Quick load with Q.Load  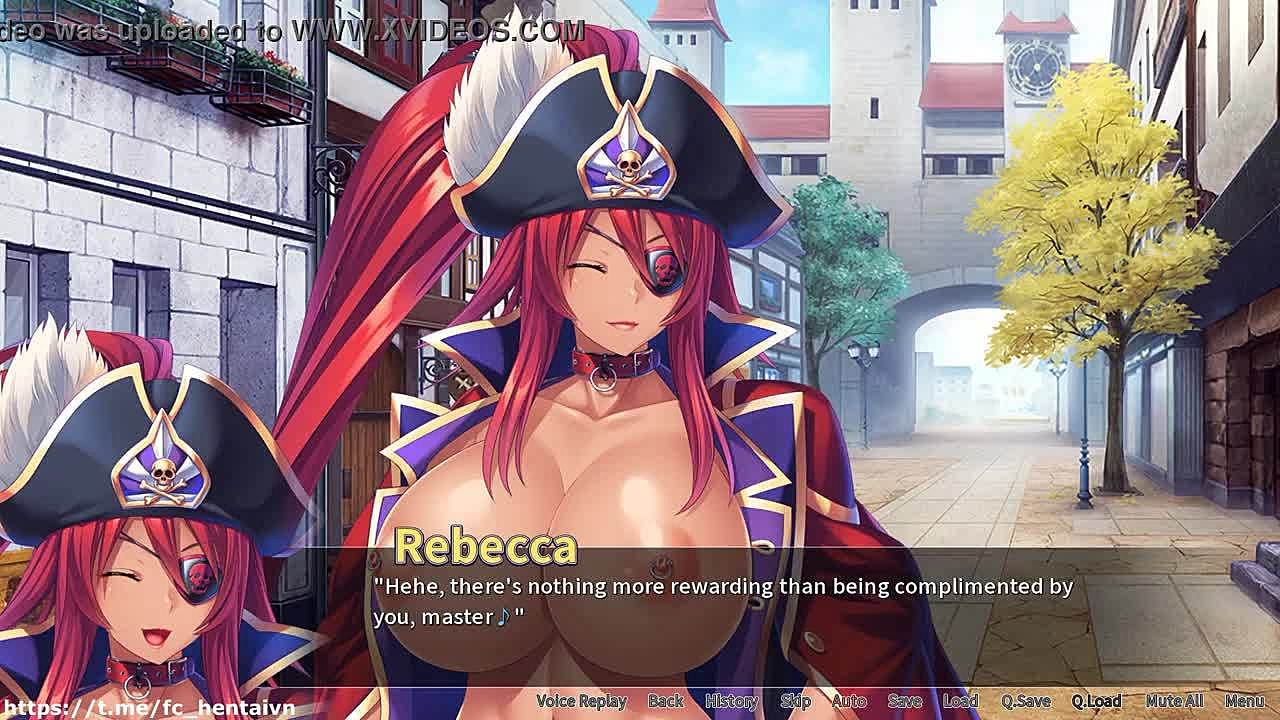pyautogui.click(x=1096, y=701)
